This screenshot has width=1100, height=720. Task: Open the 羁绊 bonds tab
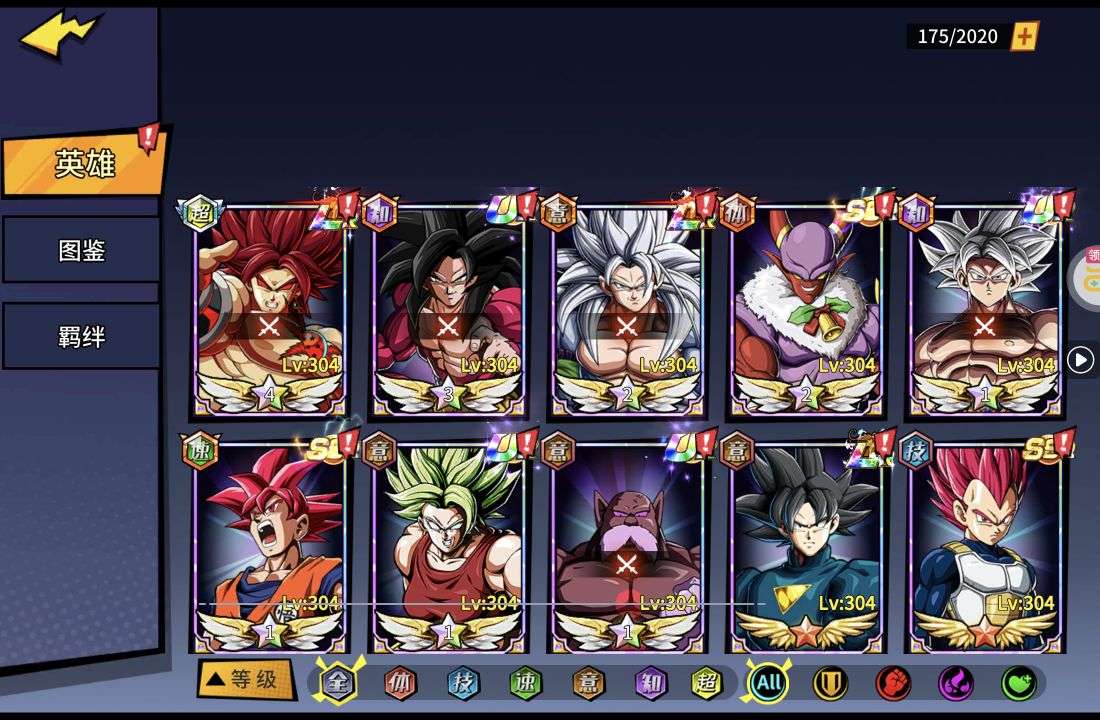[82, 337]
